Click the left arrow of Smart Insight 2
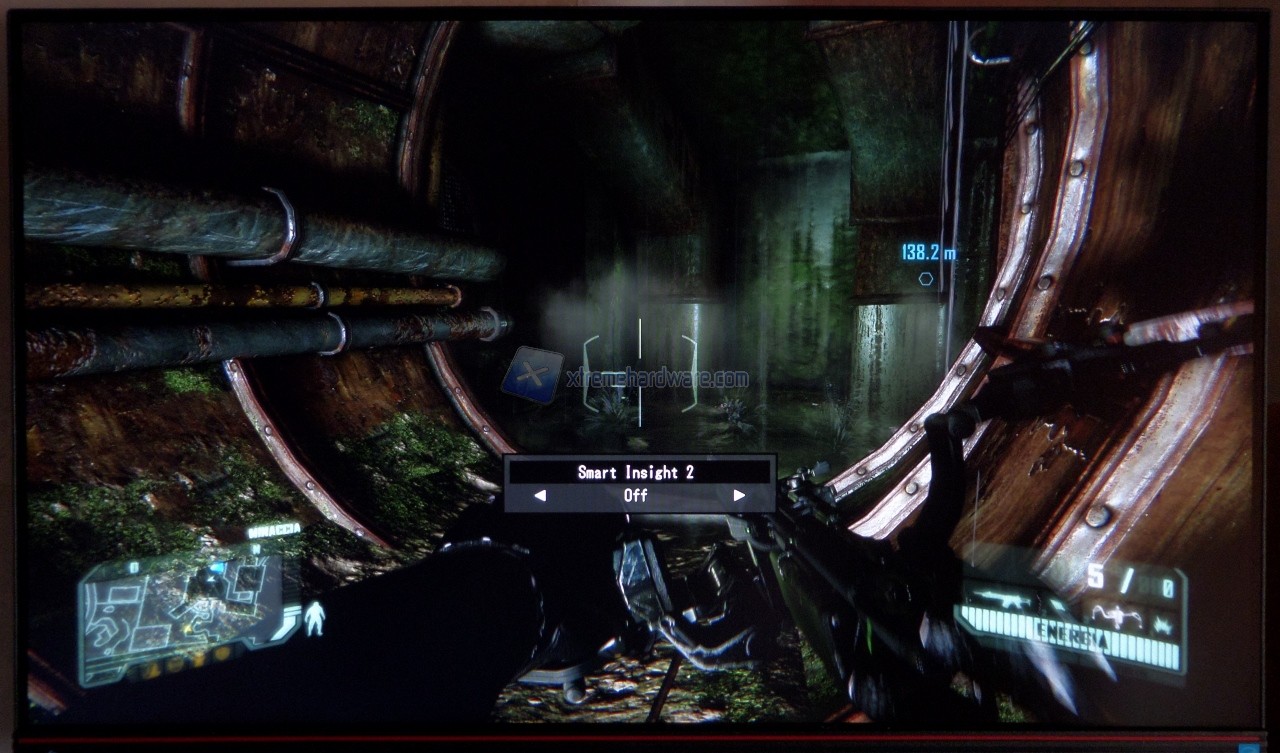The width and height of the screenshot is (1280, 753). [540, 495]
